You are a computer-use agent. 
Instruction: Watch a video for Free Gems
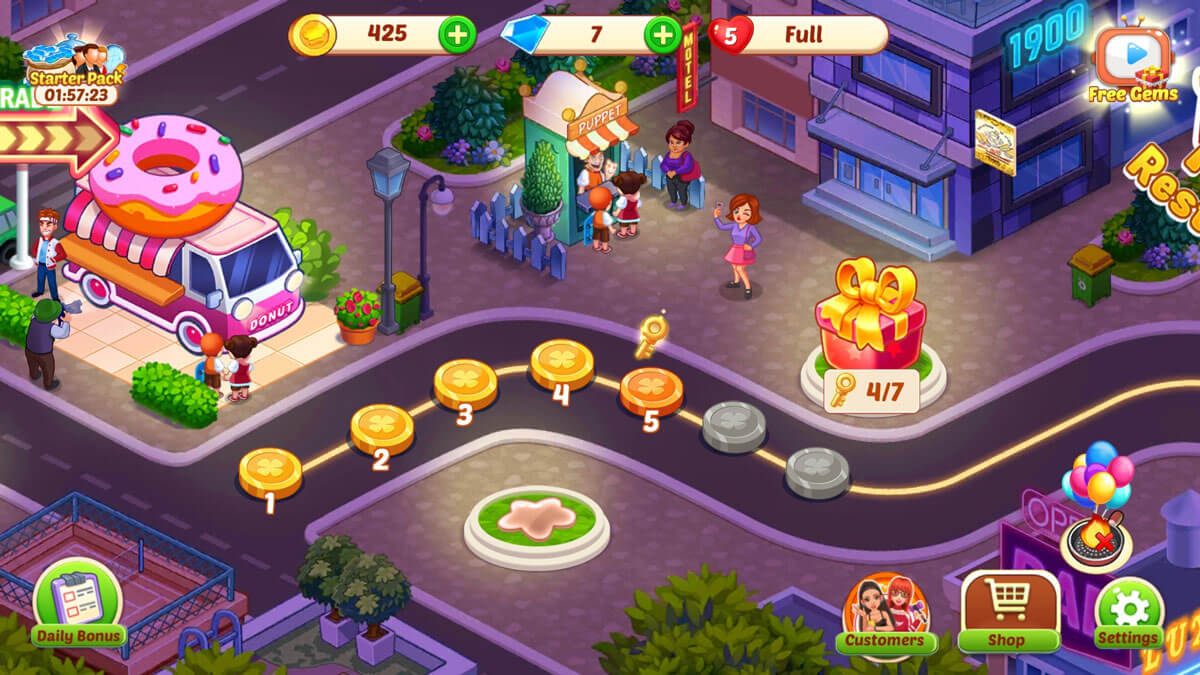tap(1133, 64)
